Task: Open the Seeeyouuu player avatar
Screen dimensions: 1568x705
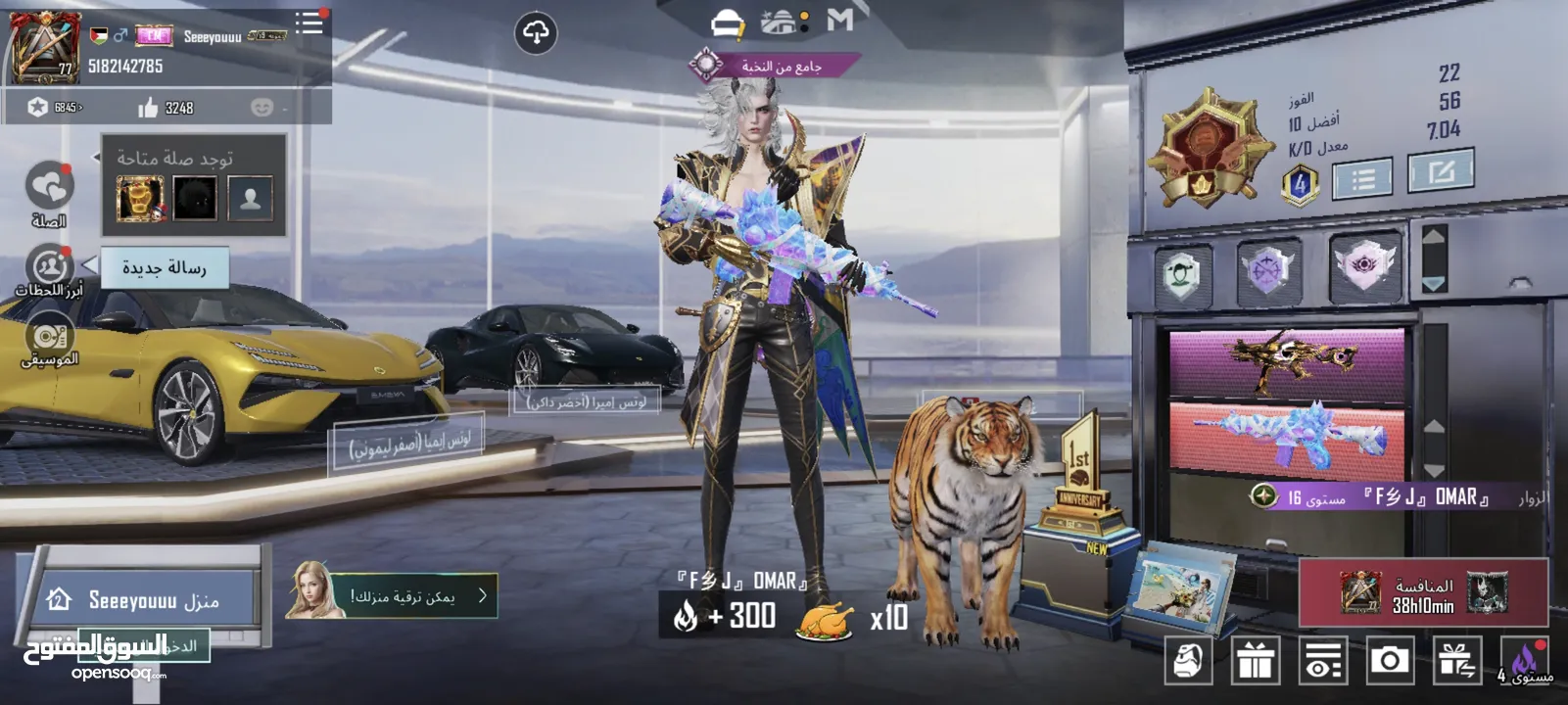Action: click(43, 47)
